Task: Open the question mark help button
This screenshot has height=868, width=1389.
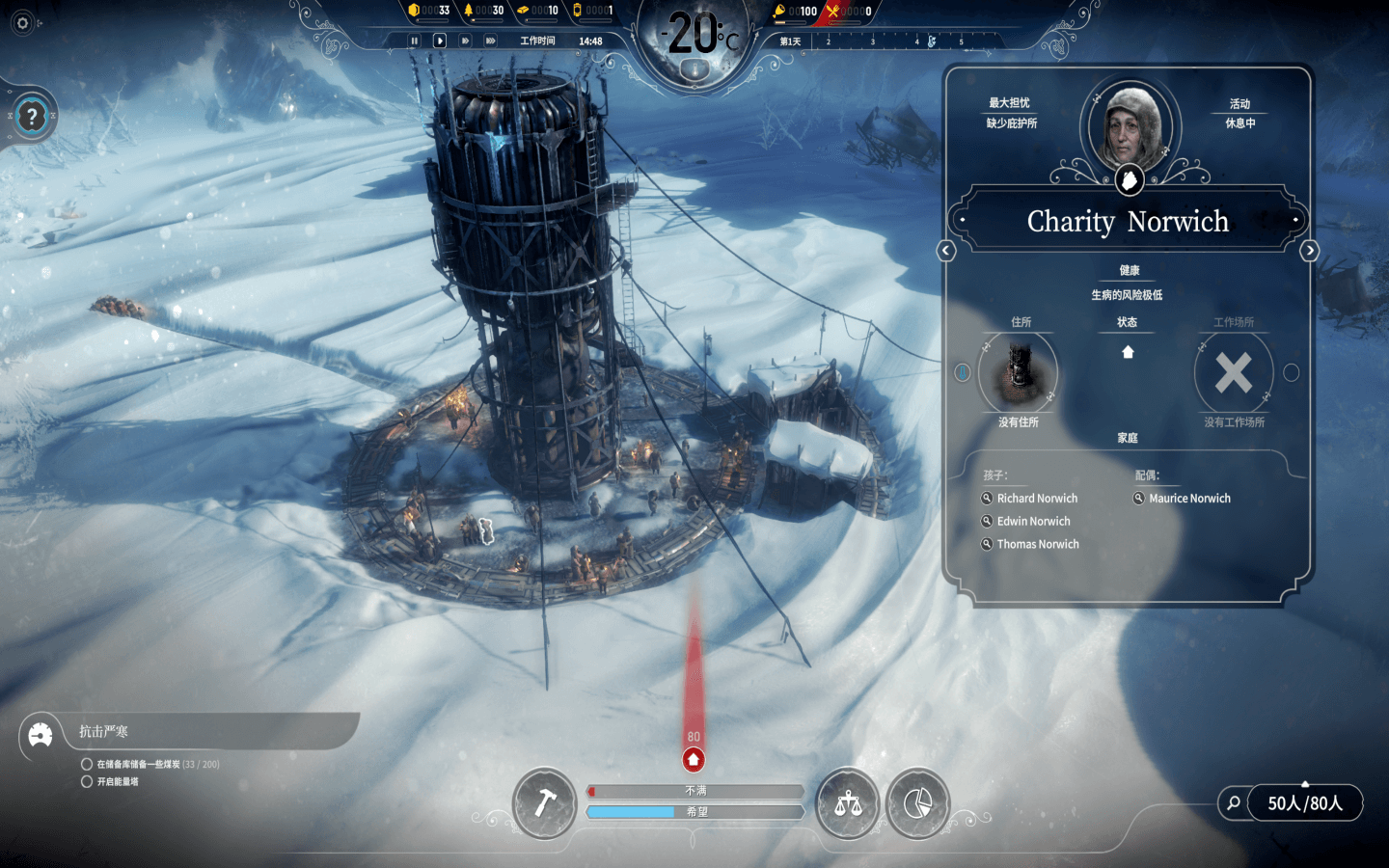Action: (x=32, y=117)
